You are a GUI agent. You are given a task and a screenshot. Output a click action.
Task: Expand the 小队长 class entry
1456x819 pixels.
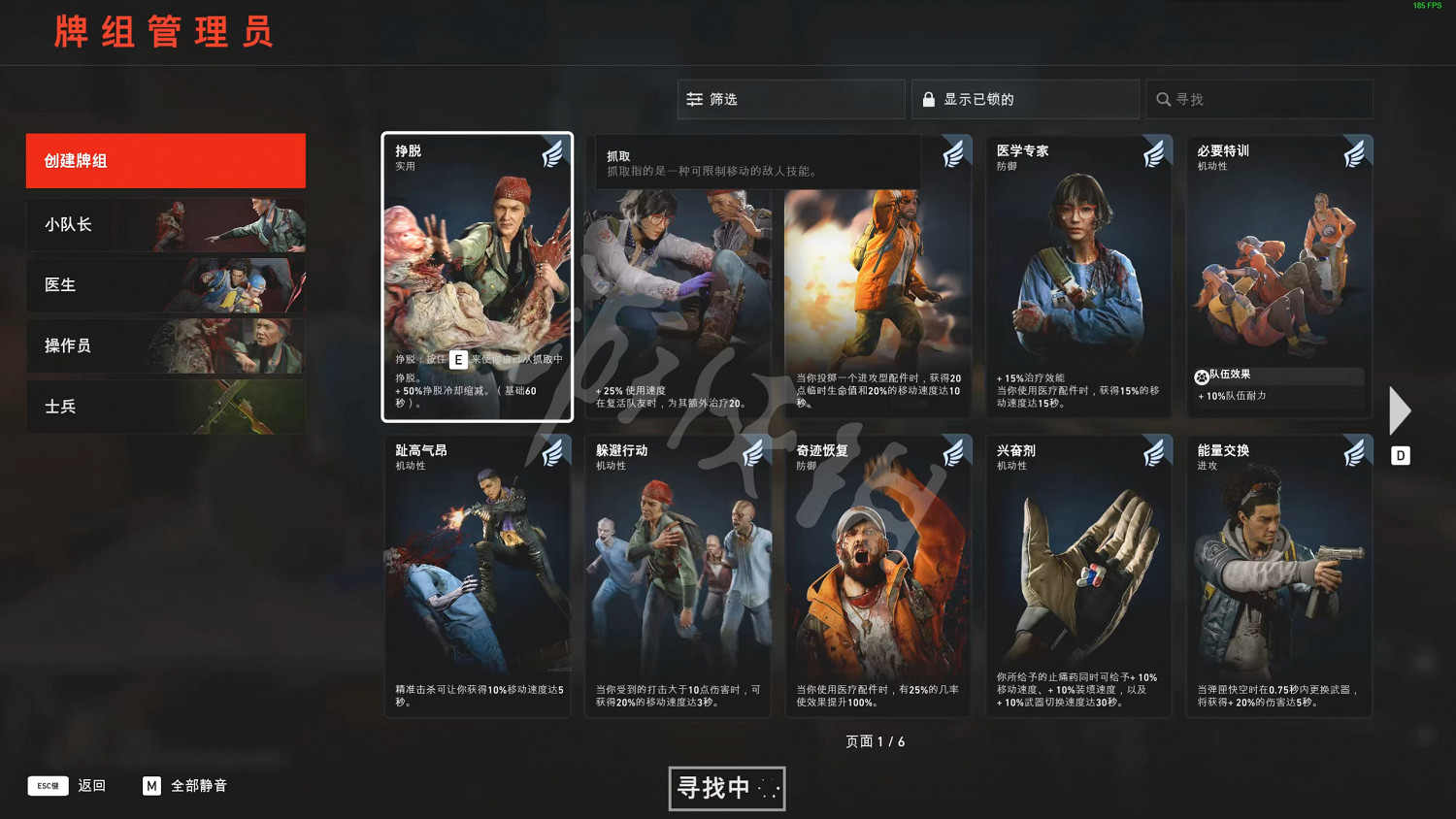pos(165,224)
